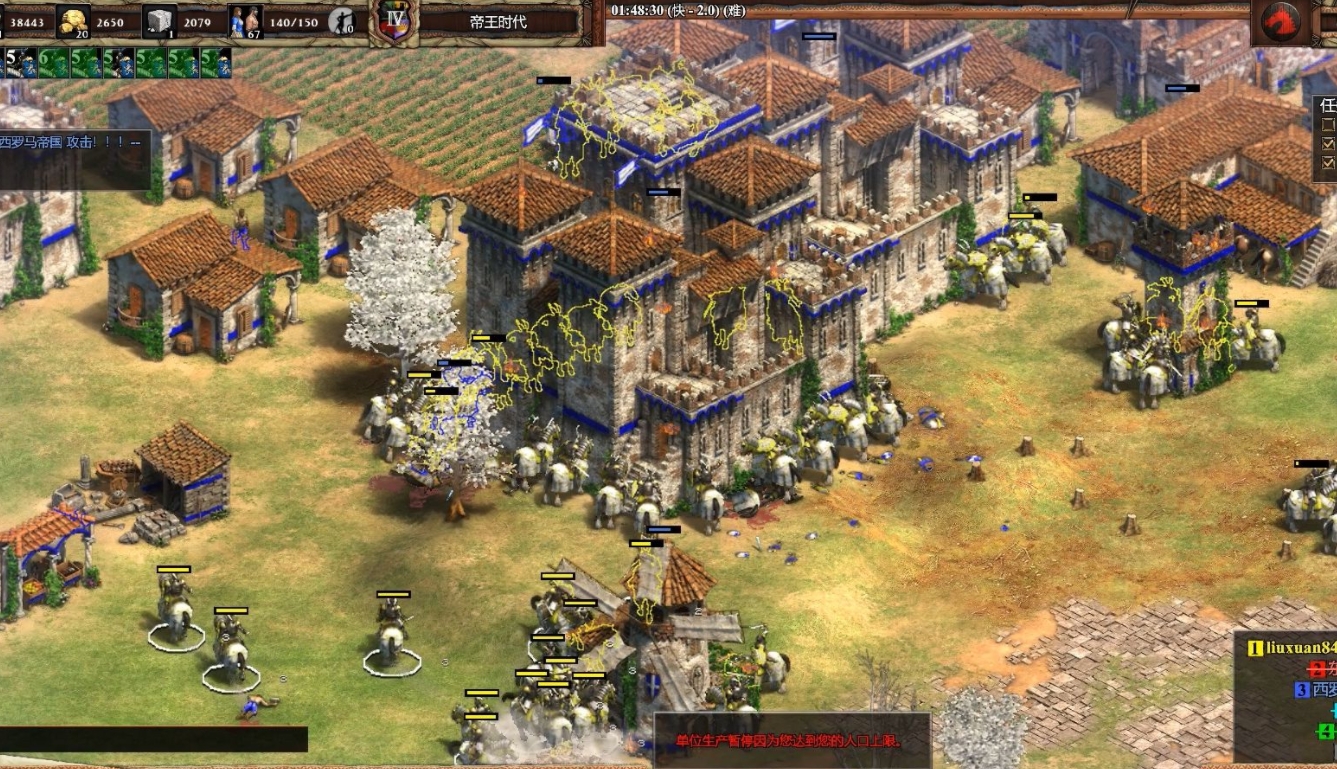The height and width of the screenshot is (769, 1337).
Task: Select green player 4 in the scoreboard
Action: coord(1326,732)
